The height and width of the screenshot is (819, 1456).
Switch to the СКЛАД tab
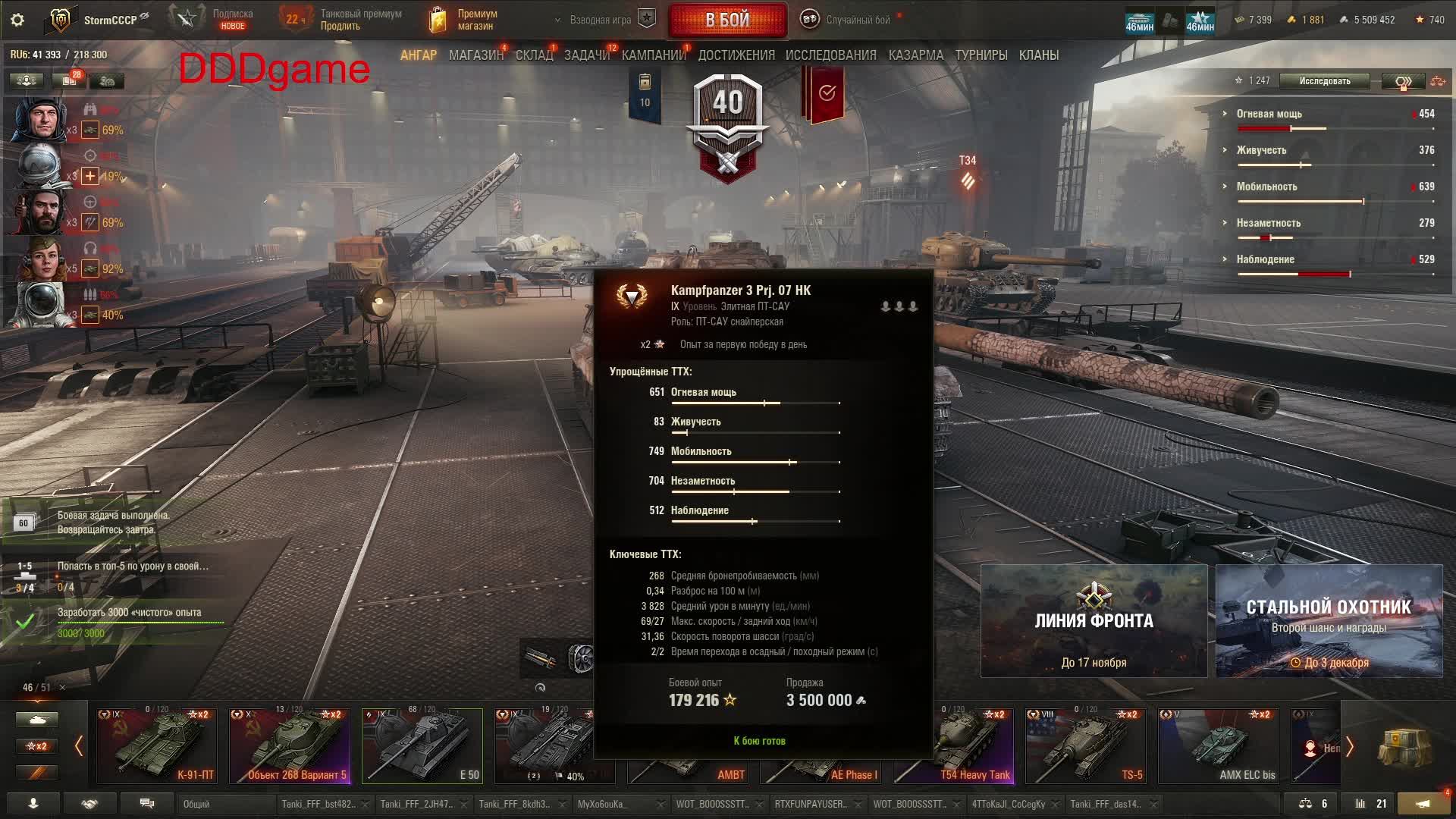534,55
